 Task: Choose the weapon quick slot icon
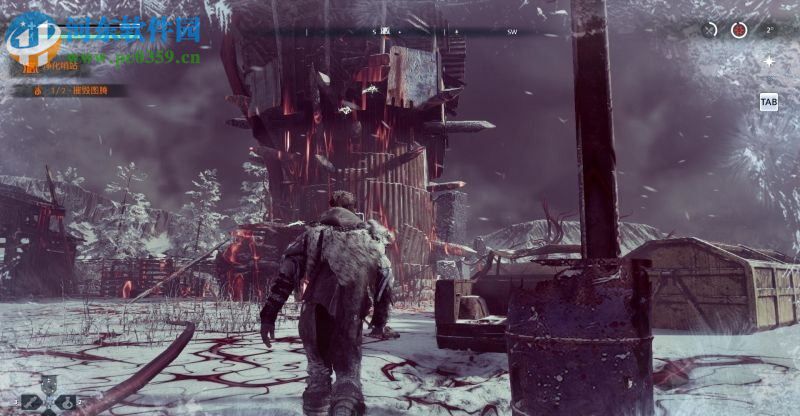(x=30, y=402)
